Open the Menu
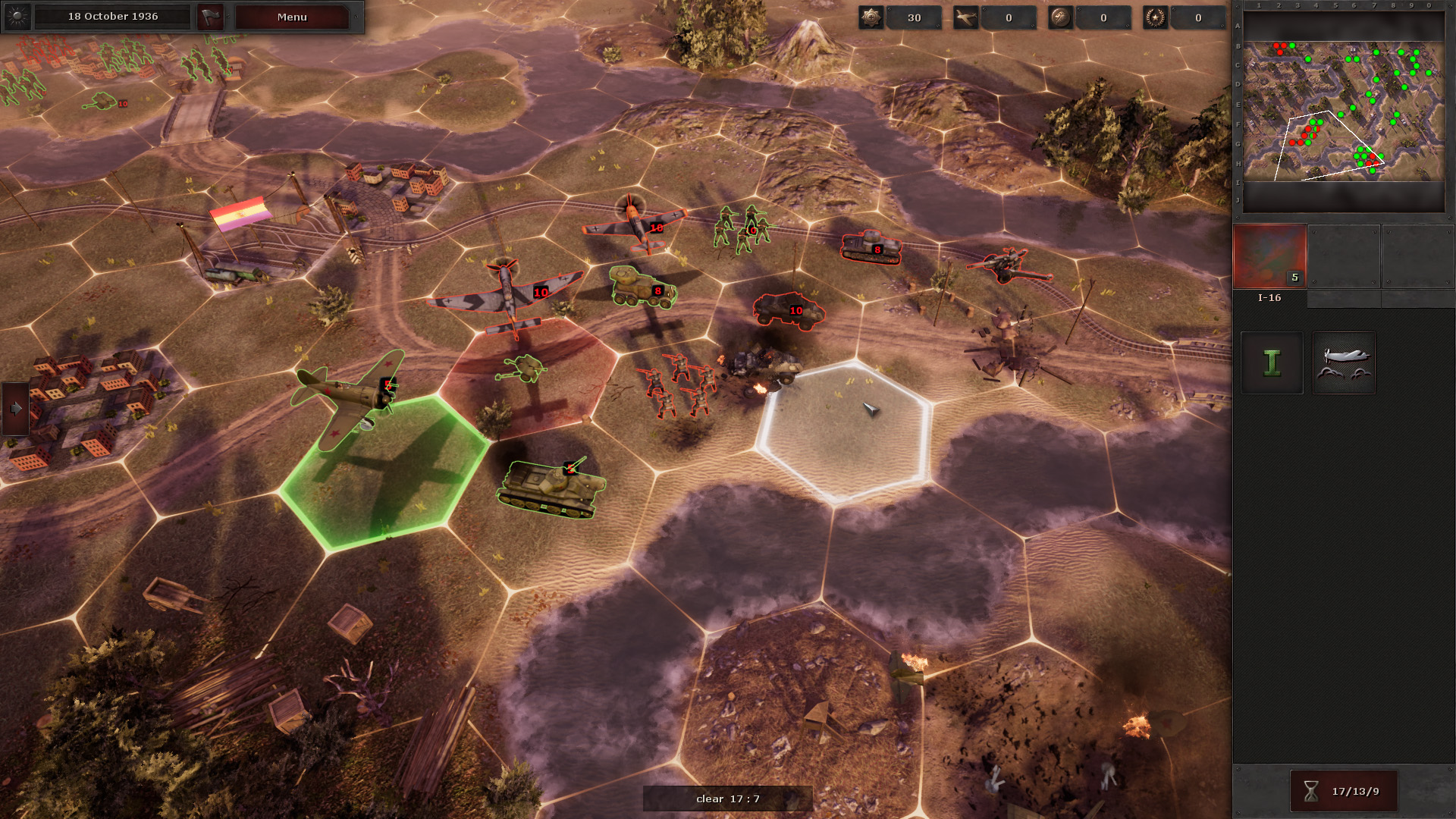This screenshot has height=819, width=1456. click(x=292, y=17)
